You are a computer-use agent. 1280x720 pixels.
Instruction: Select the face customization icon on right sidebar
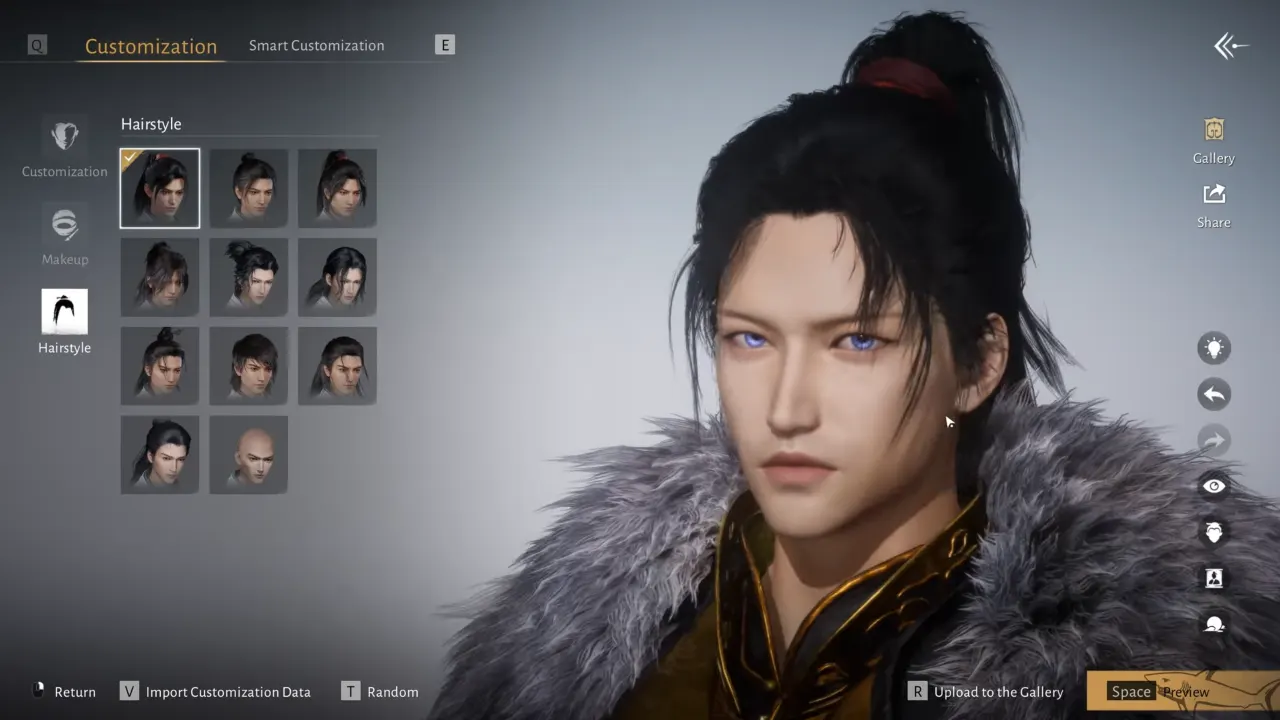1214,532
